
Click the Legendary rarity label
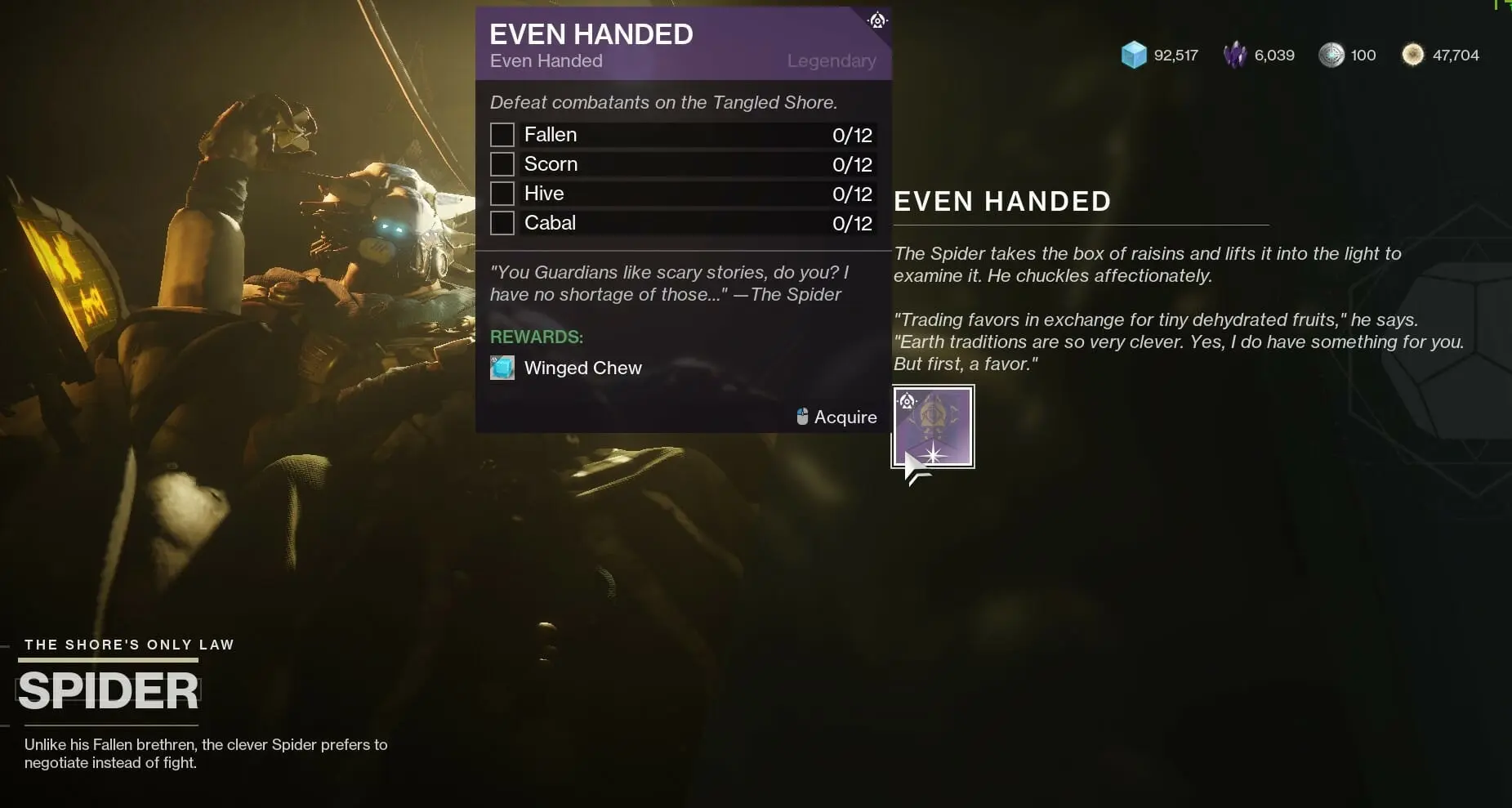pos(831,60)
